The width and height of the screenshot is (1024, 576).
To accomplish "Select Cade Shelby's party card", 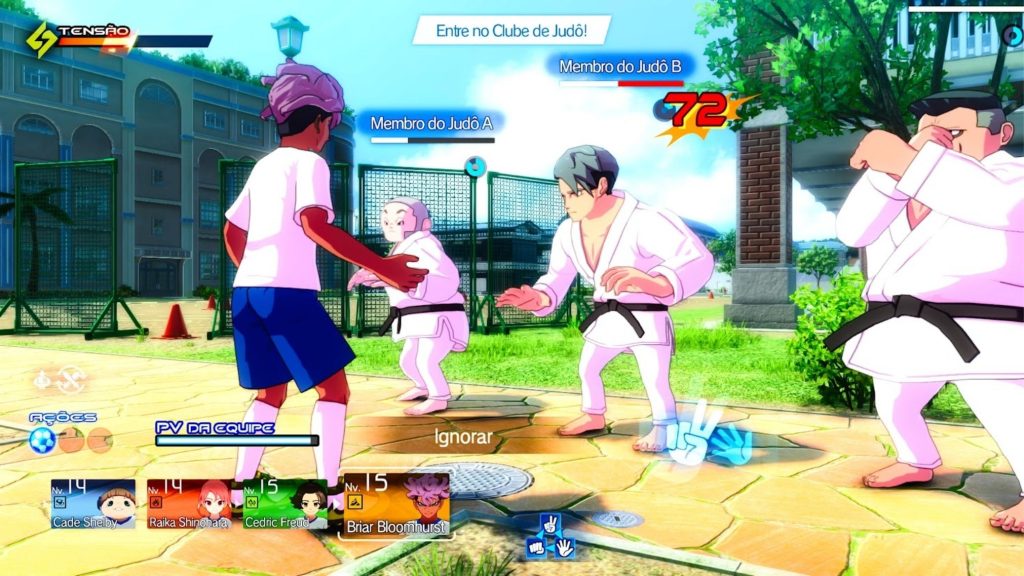I will [93, 504].
